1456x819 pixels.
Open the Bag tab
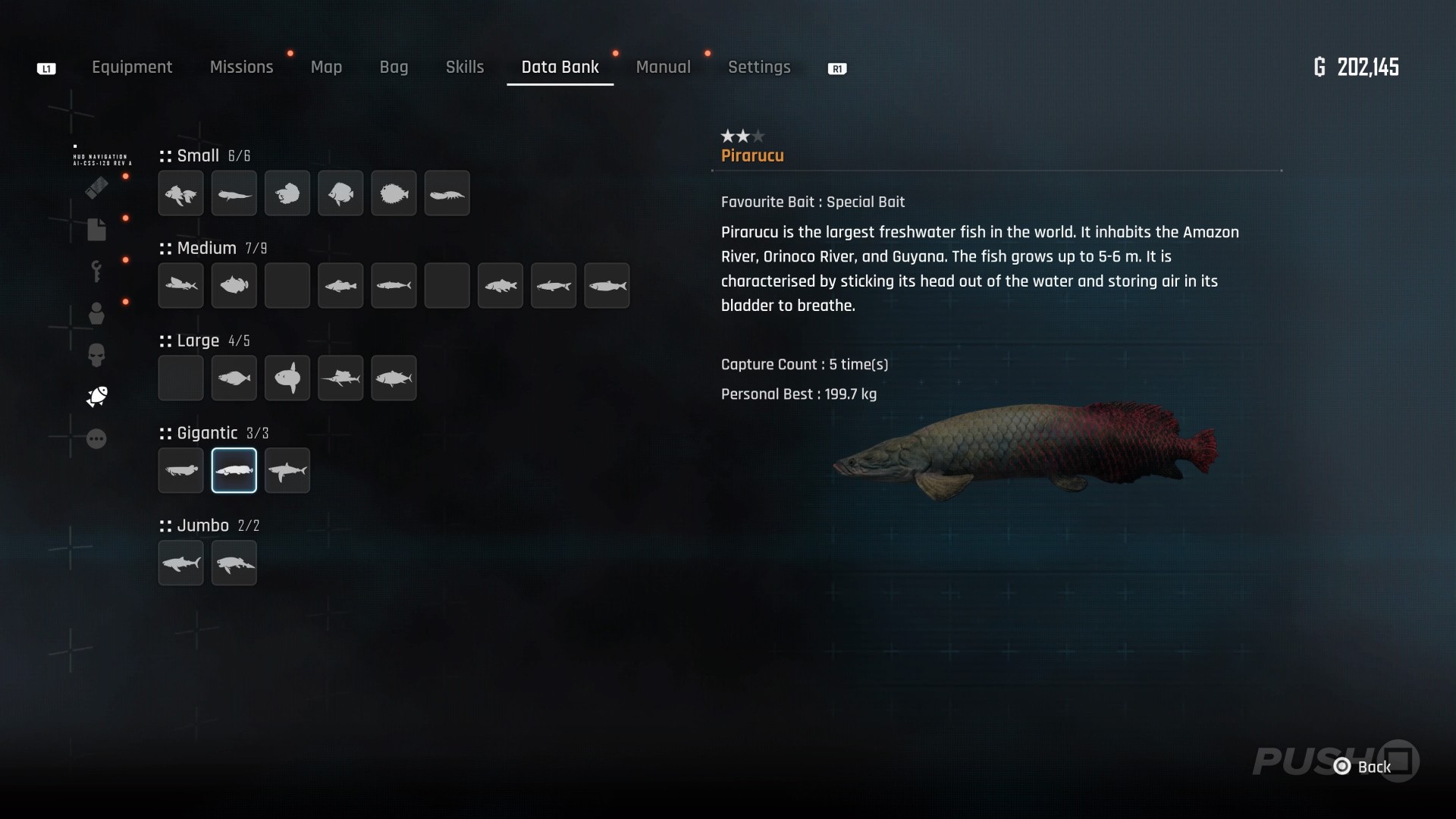(x=394, y=67)
